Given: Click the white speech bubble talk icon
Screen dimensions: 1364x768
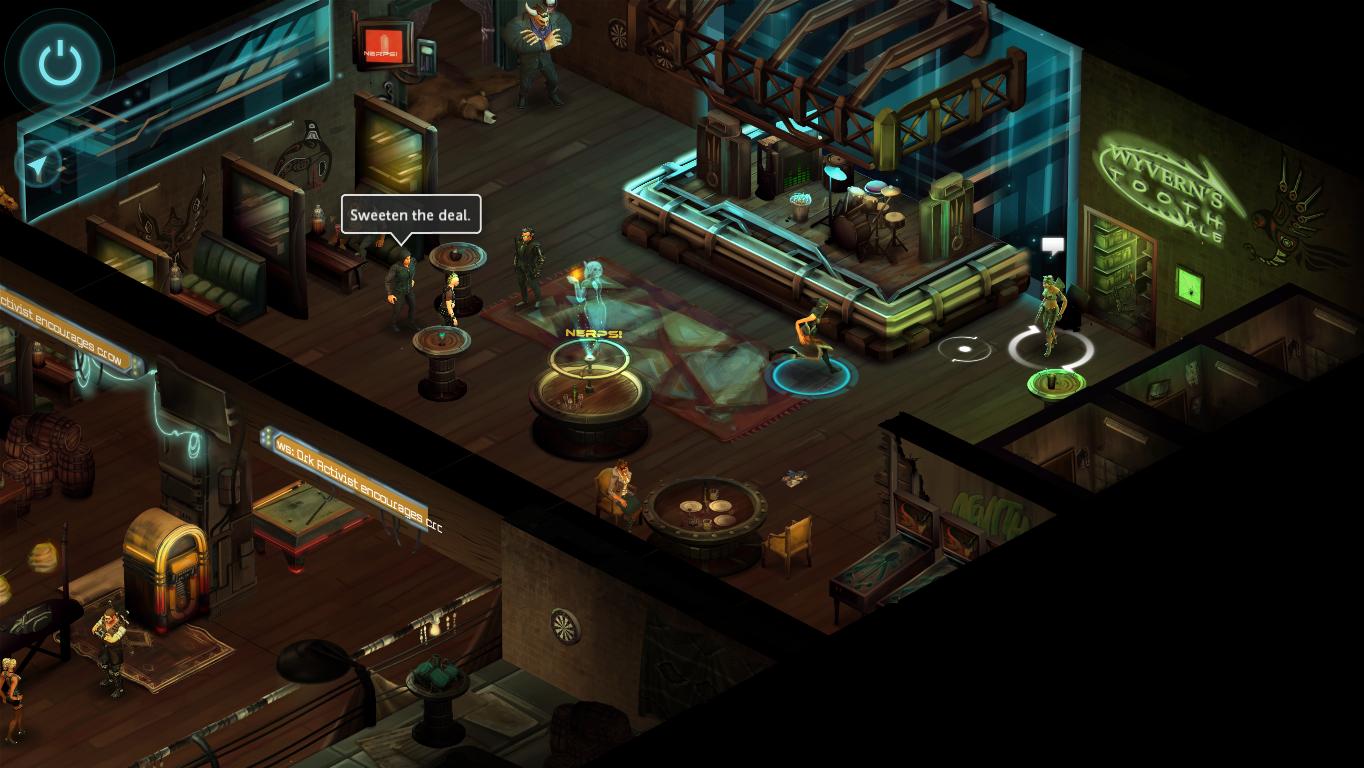Looking at the screenshot, I should (x=1052, y=245).
